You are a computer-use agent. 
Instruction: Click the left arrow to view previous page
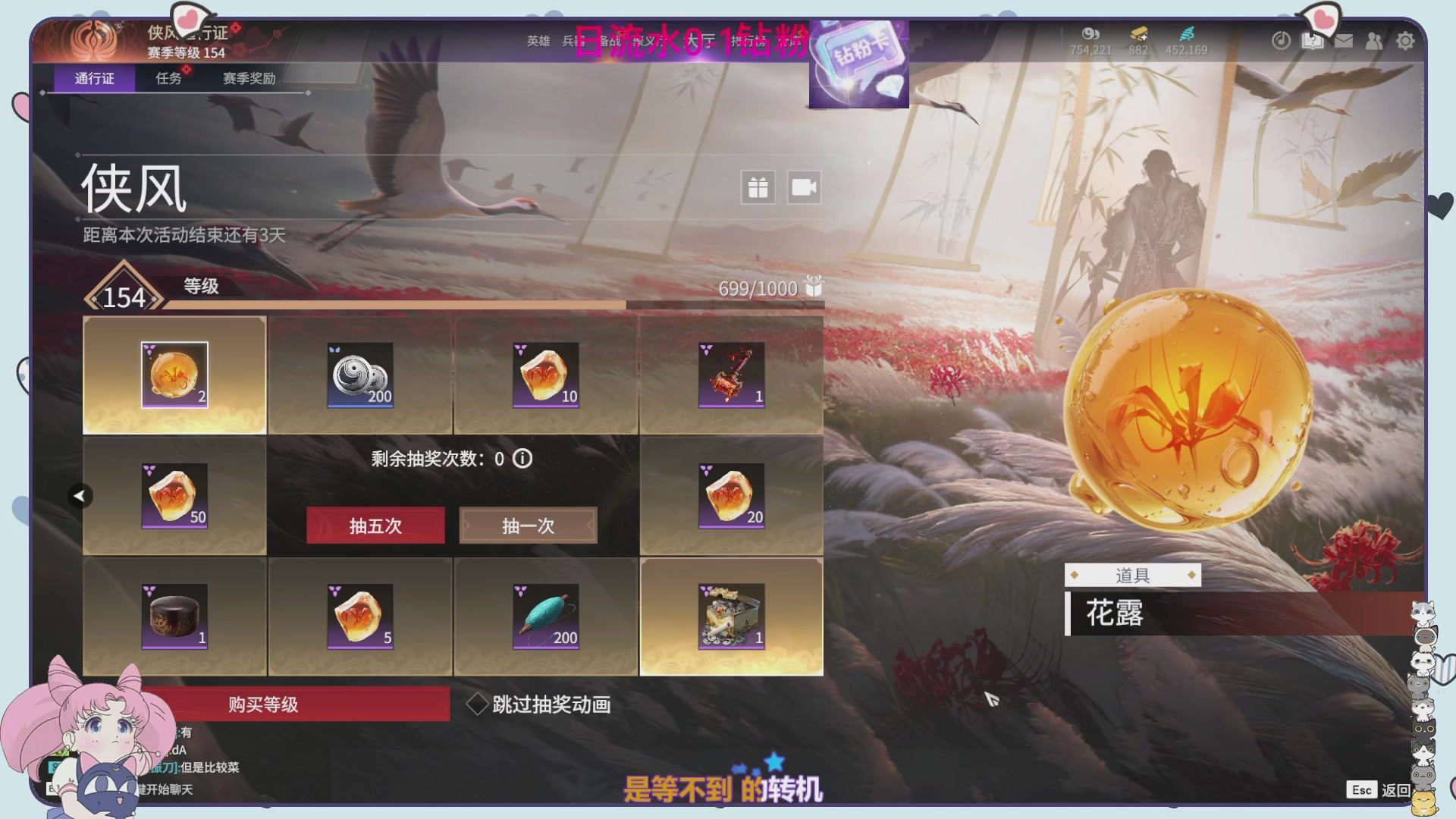79,494
